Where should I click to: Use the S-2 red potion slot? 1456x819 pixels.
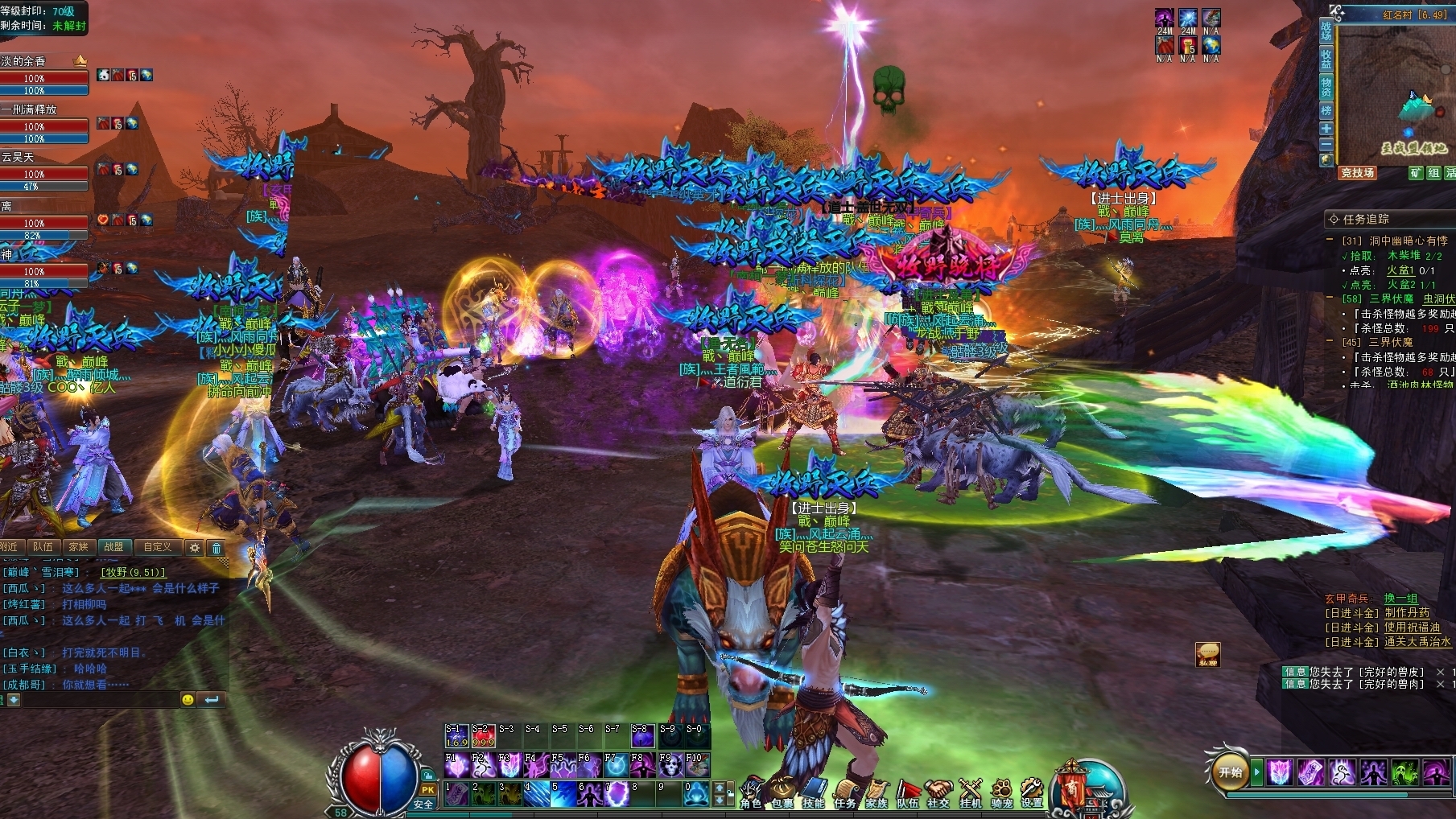click(483, 735)
